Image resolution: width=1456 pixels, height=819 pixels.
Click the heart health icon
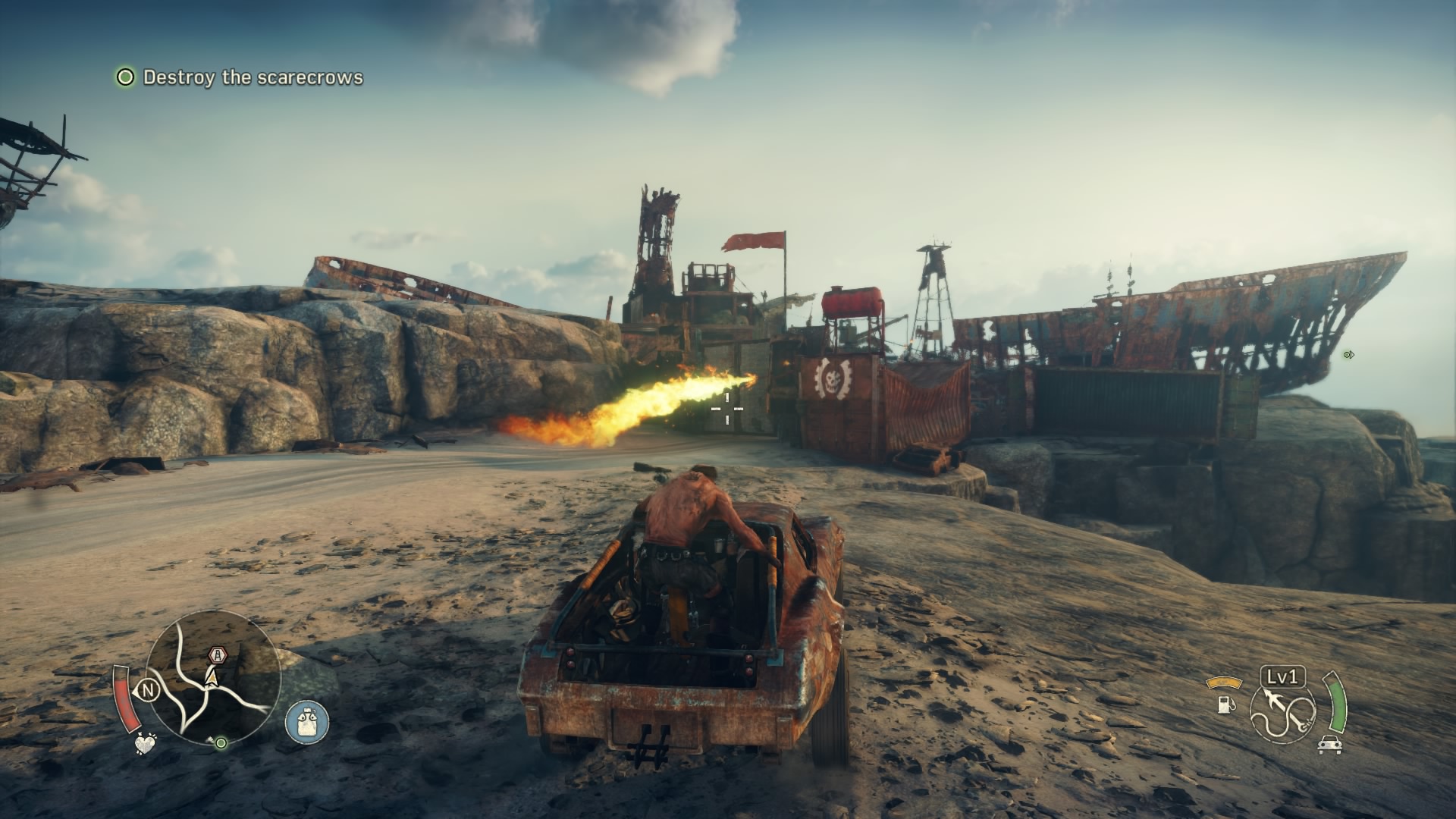tap(143, 744)
